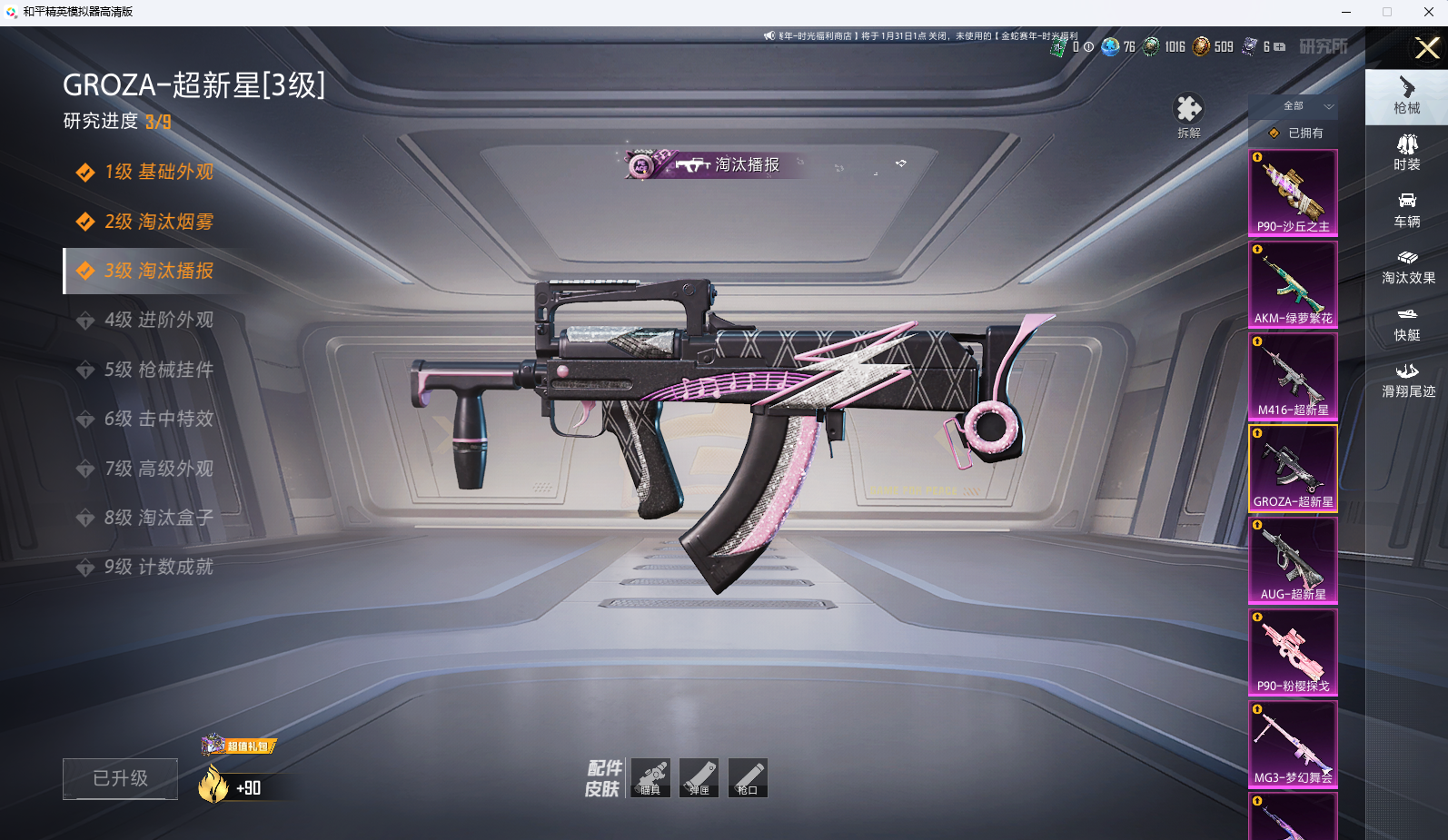Select the 9级 计数成就 level entry
The width and height of the screenshot is (1448, 840).
click(158, 567)
